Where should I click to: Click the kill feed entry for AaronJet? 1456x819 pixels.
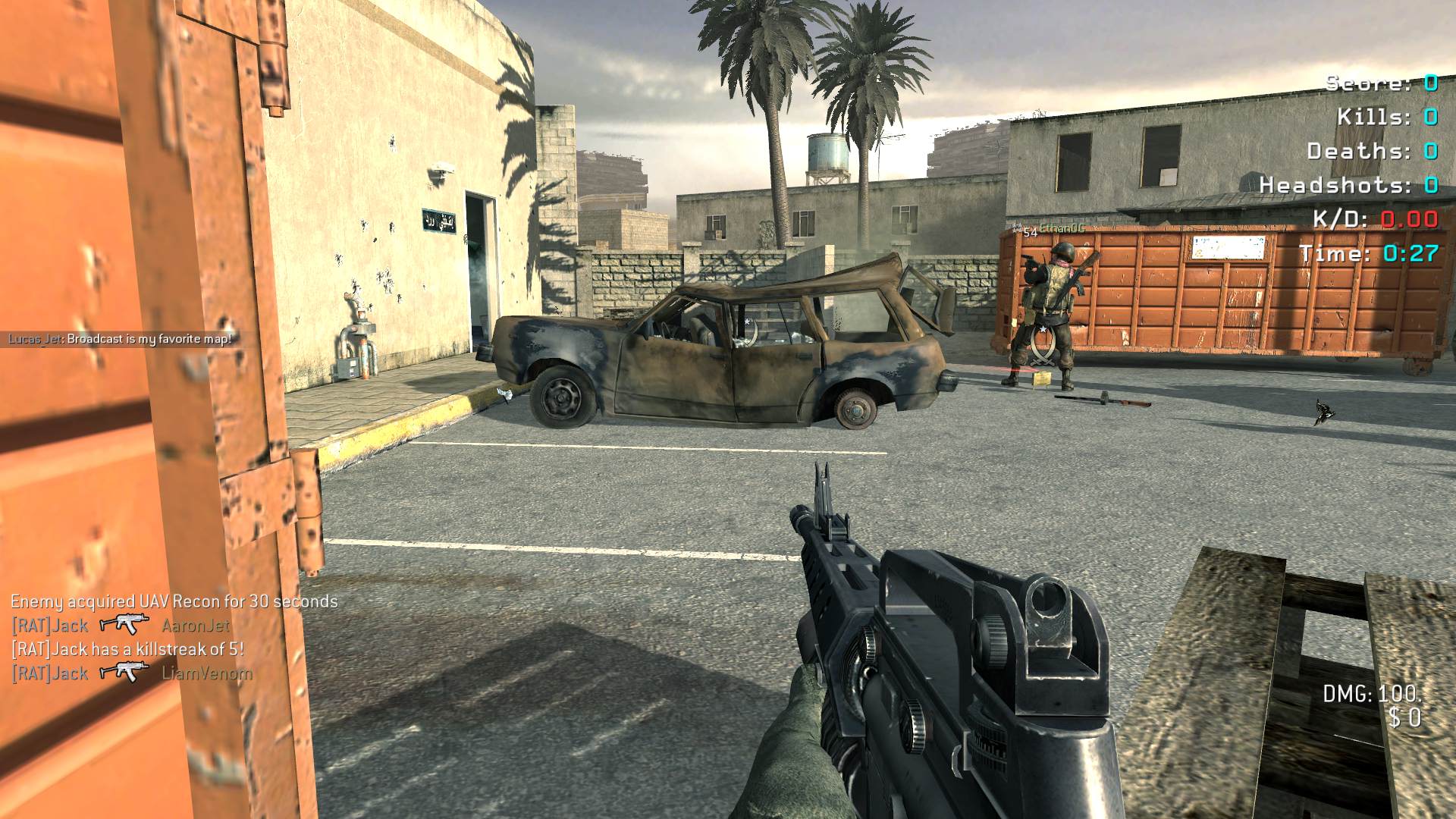120,626
